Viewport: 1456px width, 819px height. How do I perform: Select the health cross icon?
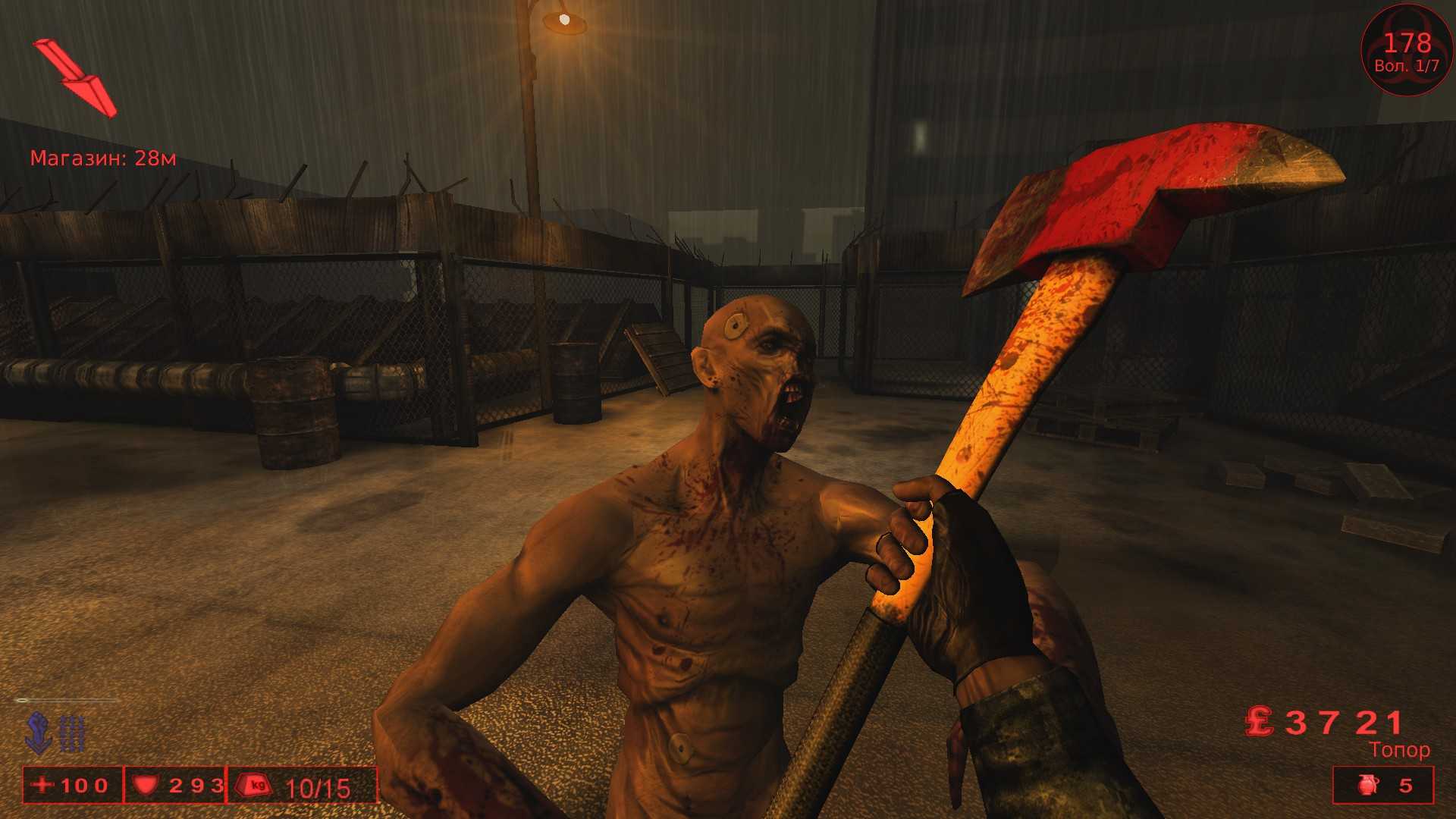click(42, 786)
